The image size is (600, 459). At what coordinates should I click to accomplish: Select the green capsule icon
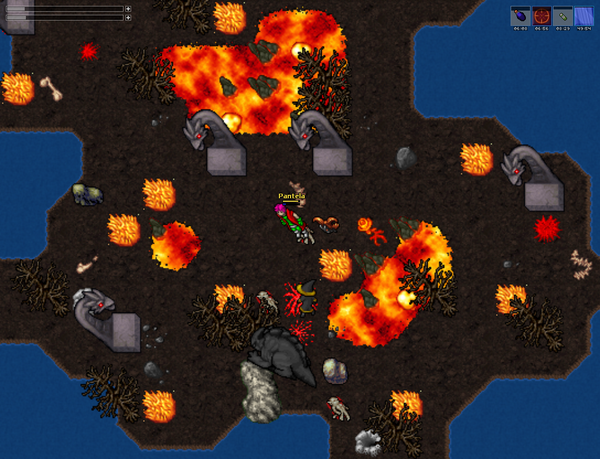(x=563, y=16)
